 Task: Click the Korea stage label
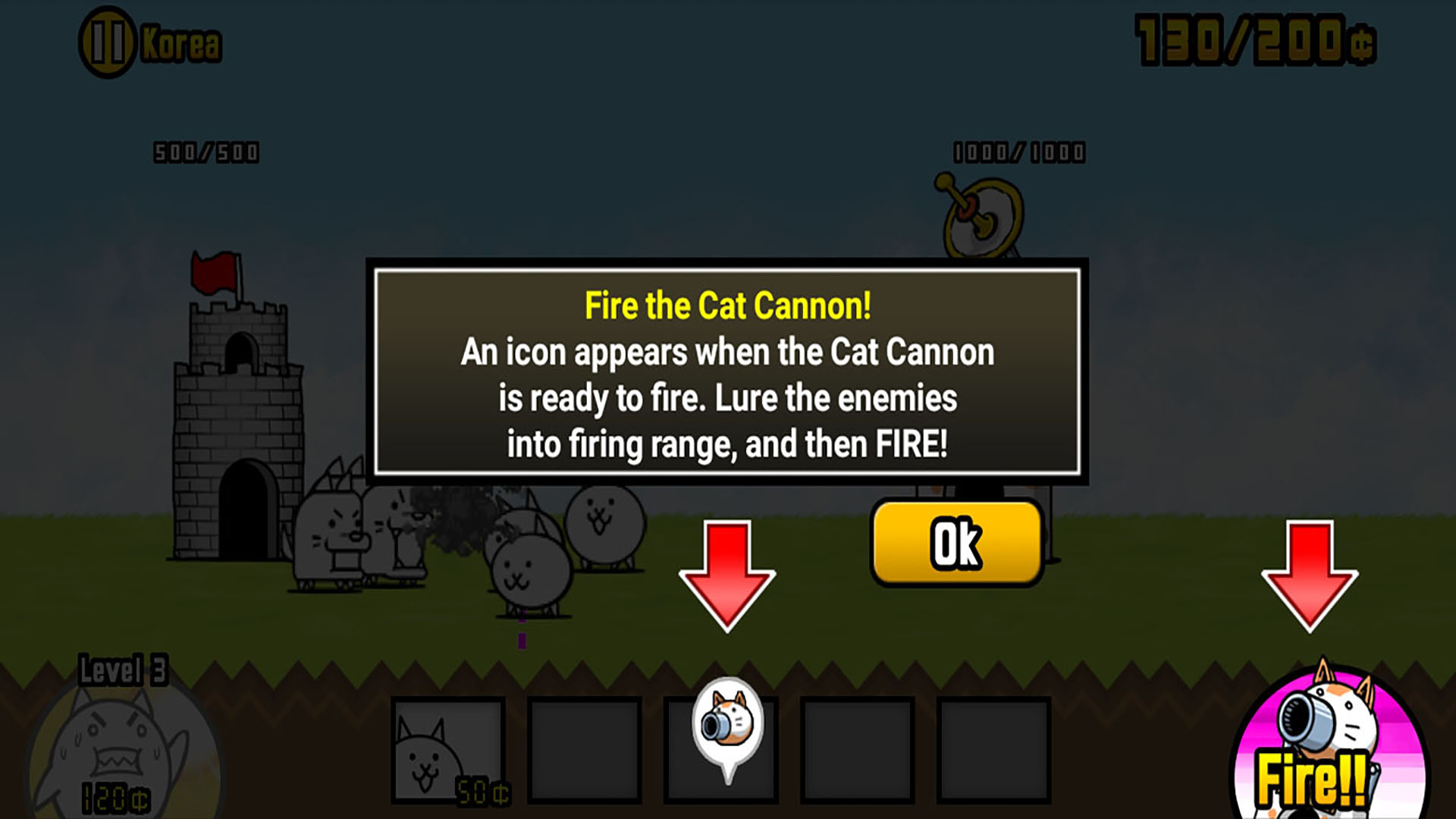point(180,42)
